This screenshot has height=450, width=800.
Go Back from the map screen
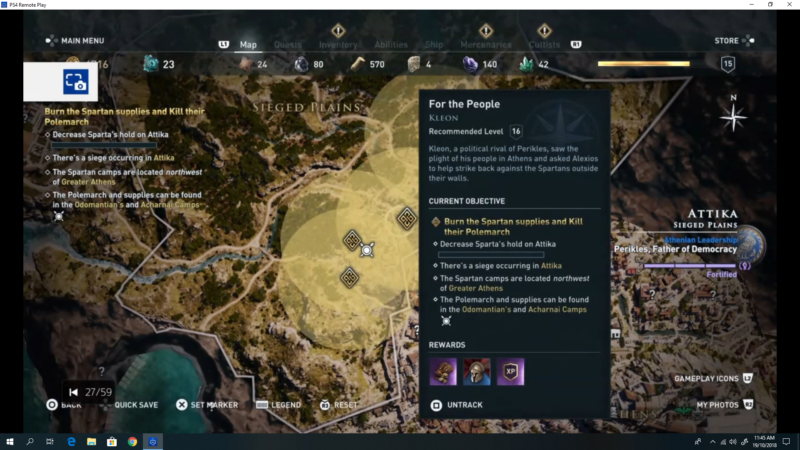coord(64,405)
